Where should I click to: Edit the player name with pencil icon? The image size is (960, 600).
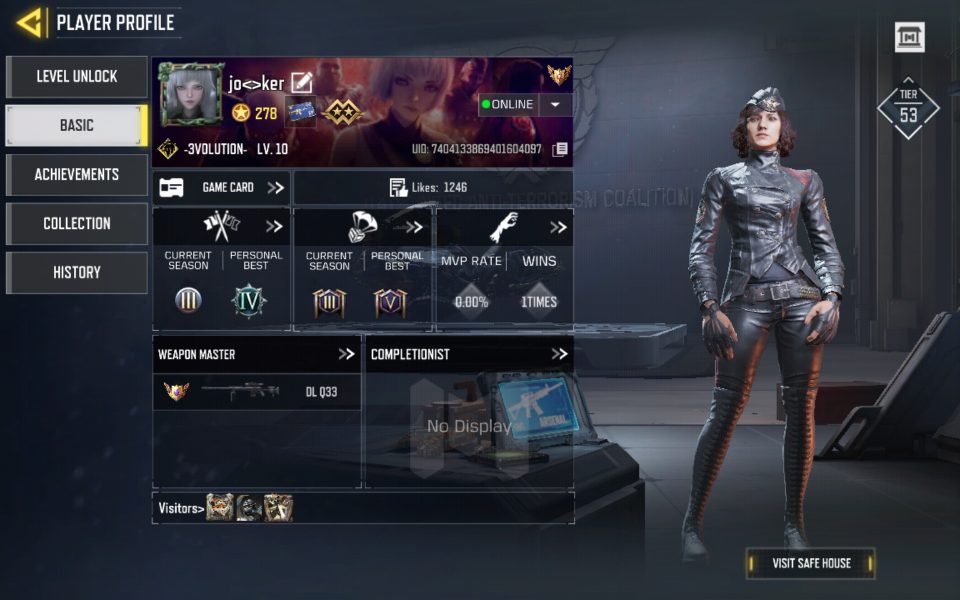point(301,83)
